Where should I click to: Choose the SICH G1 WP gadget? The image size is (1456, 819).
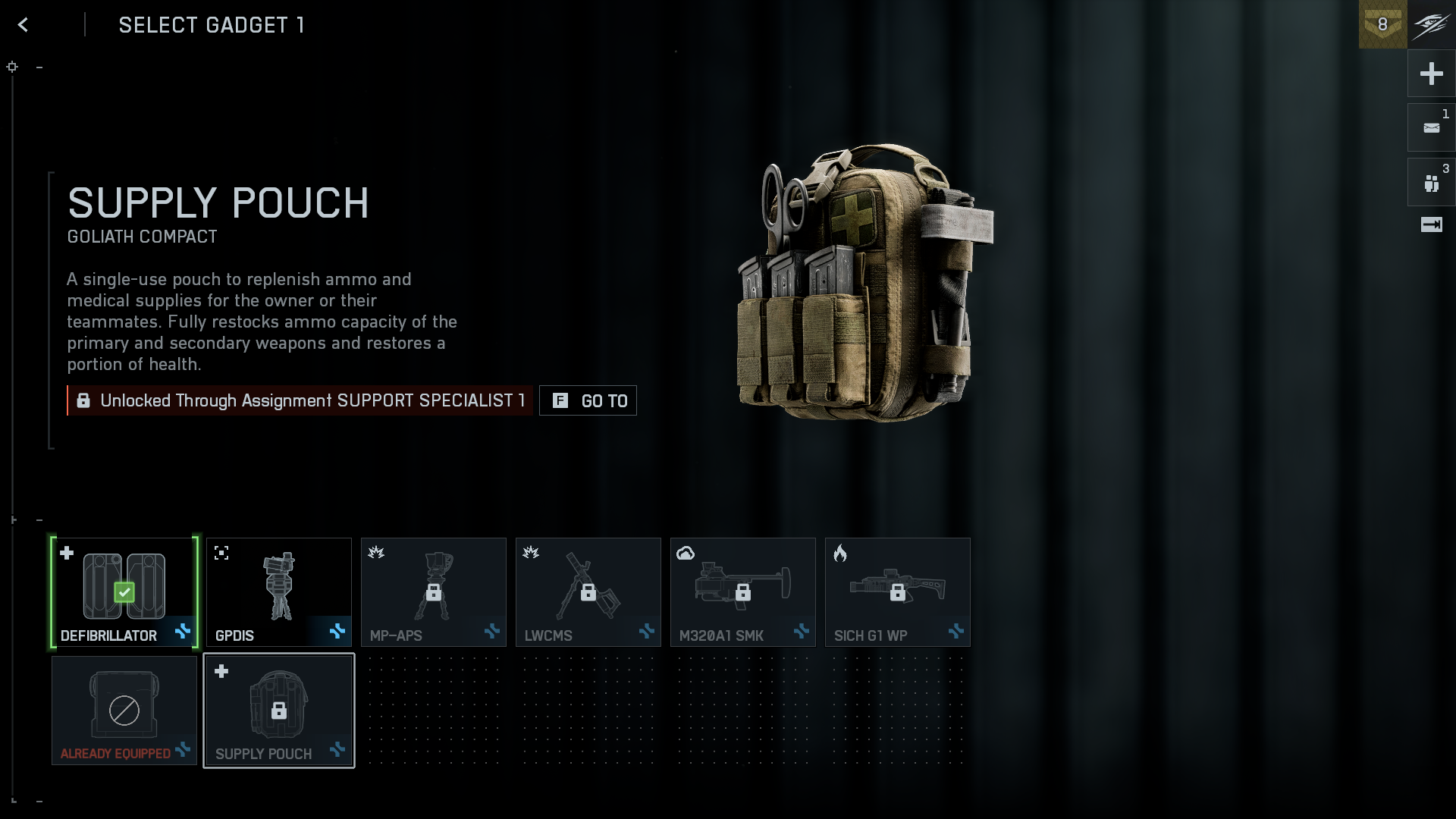pos(898,592)
